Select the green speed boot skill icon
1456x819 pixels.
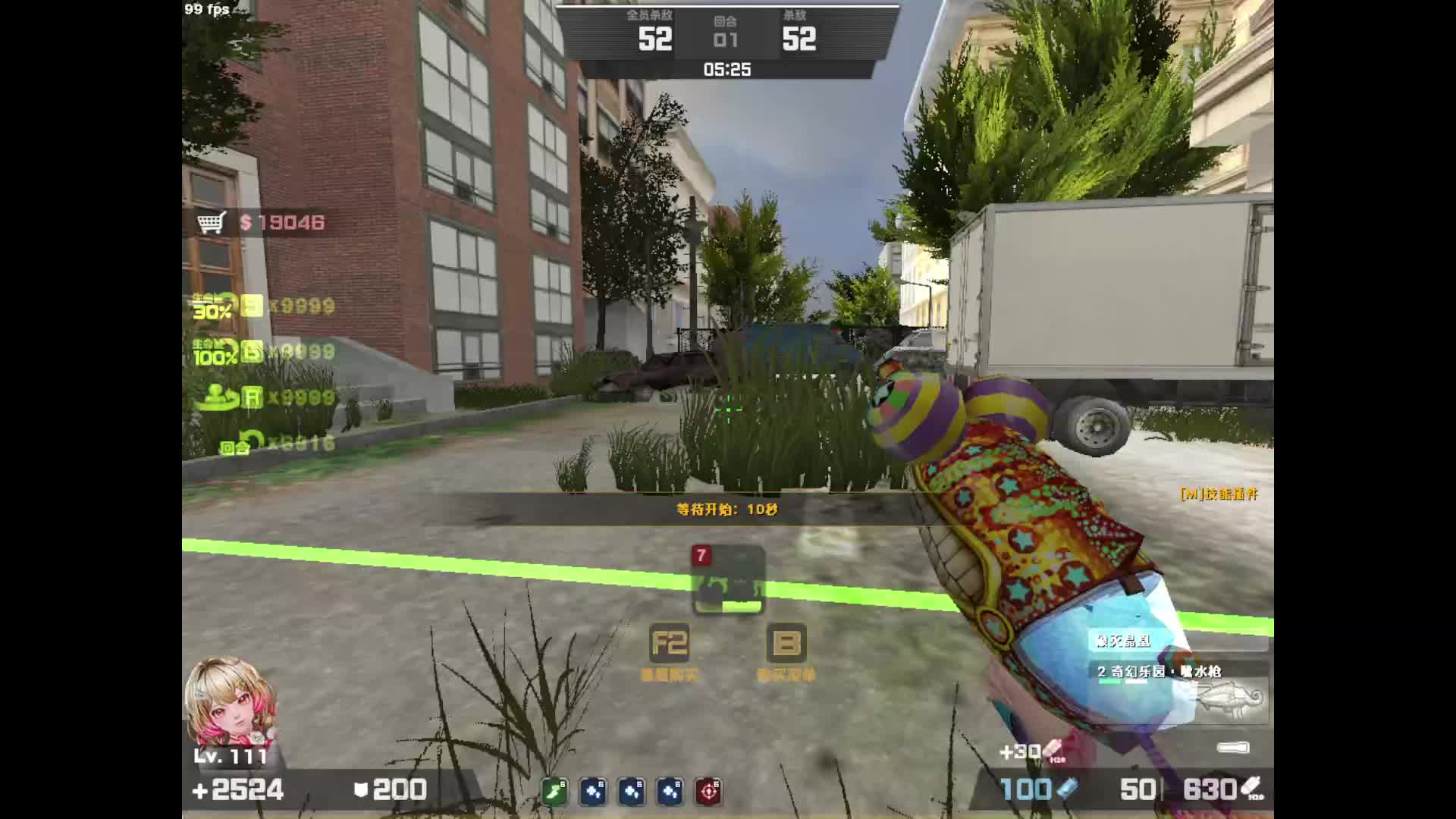tap(555, 791)
